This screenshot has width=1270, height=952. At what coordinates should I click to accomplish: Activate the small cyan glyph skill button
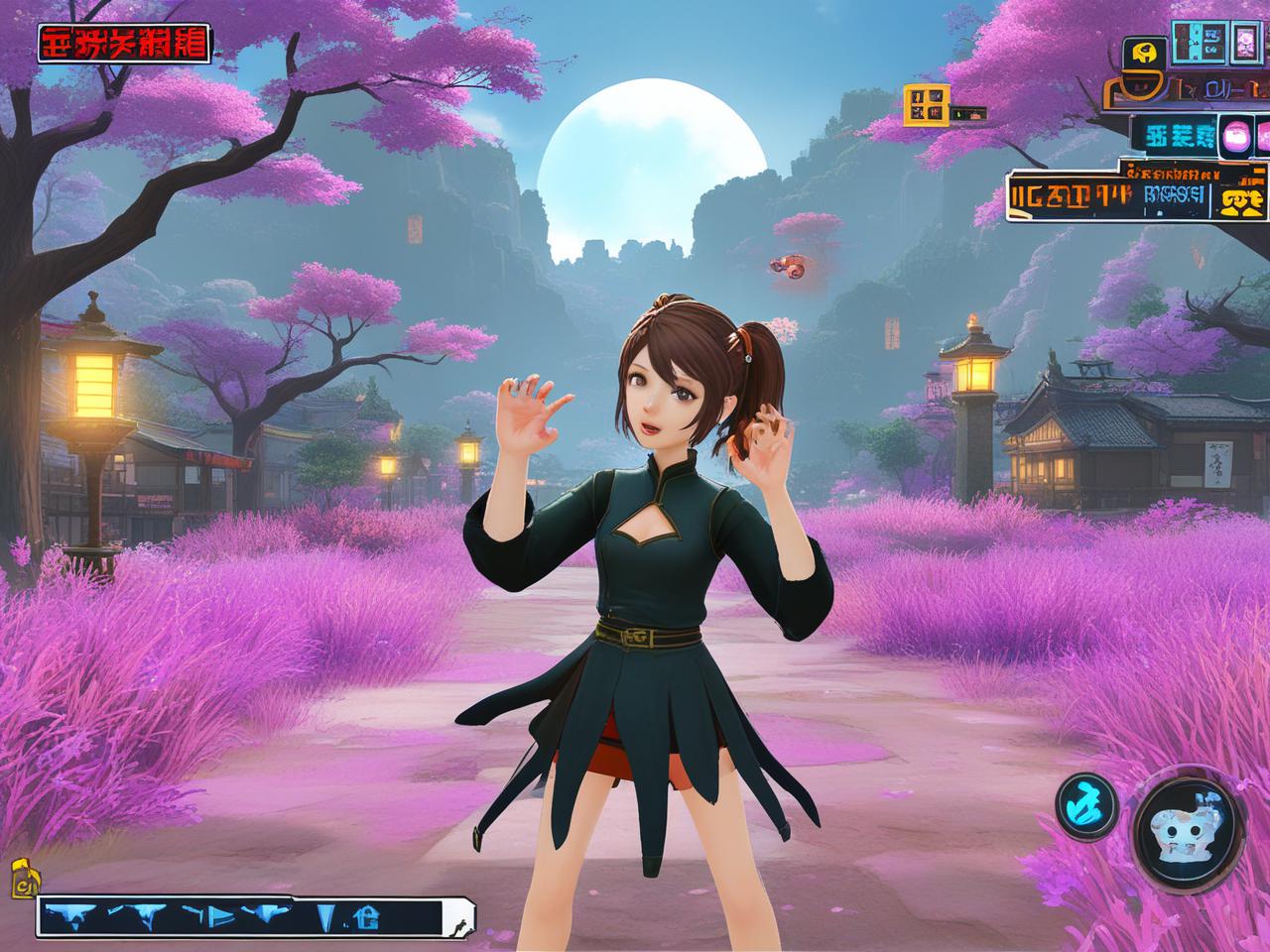click(x=1086, y=803)
